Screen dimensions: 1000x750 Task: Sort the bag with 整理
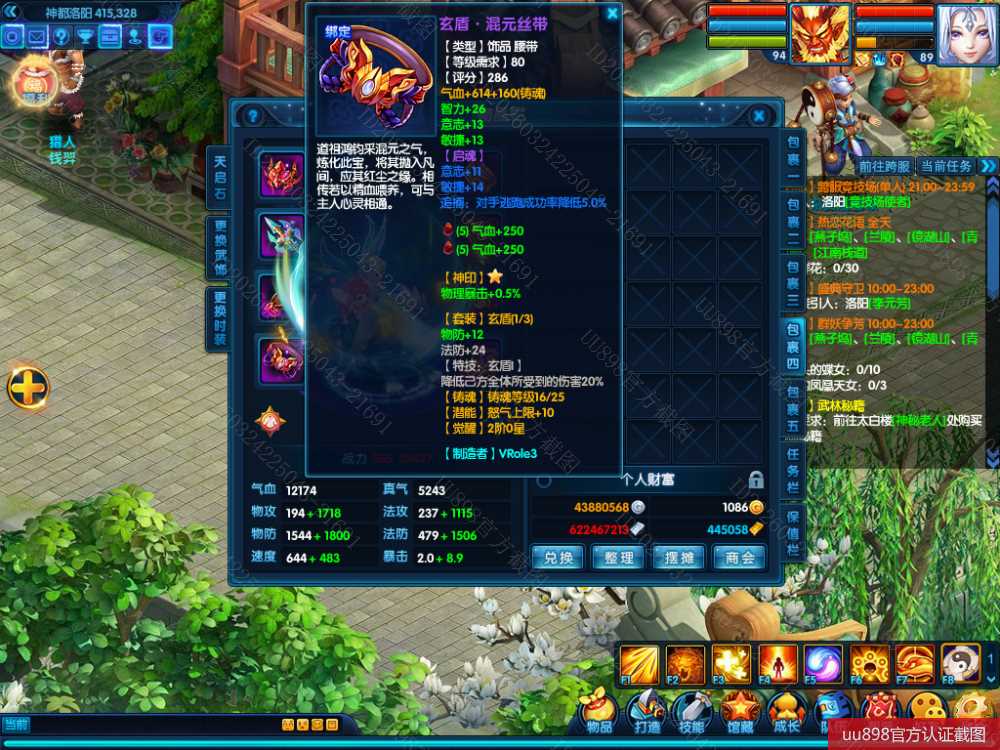[x=618, y=557]
